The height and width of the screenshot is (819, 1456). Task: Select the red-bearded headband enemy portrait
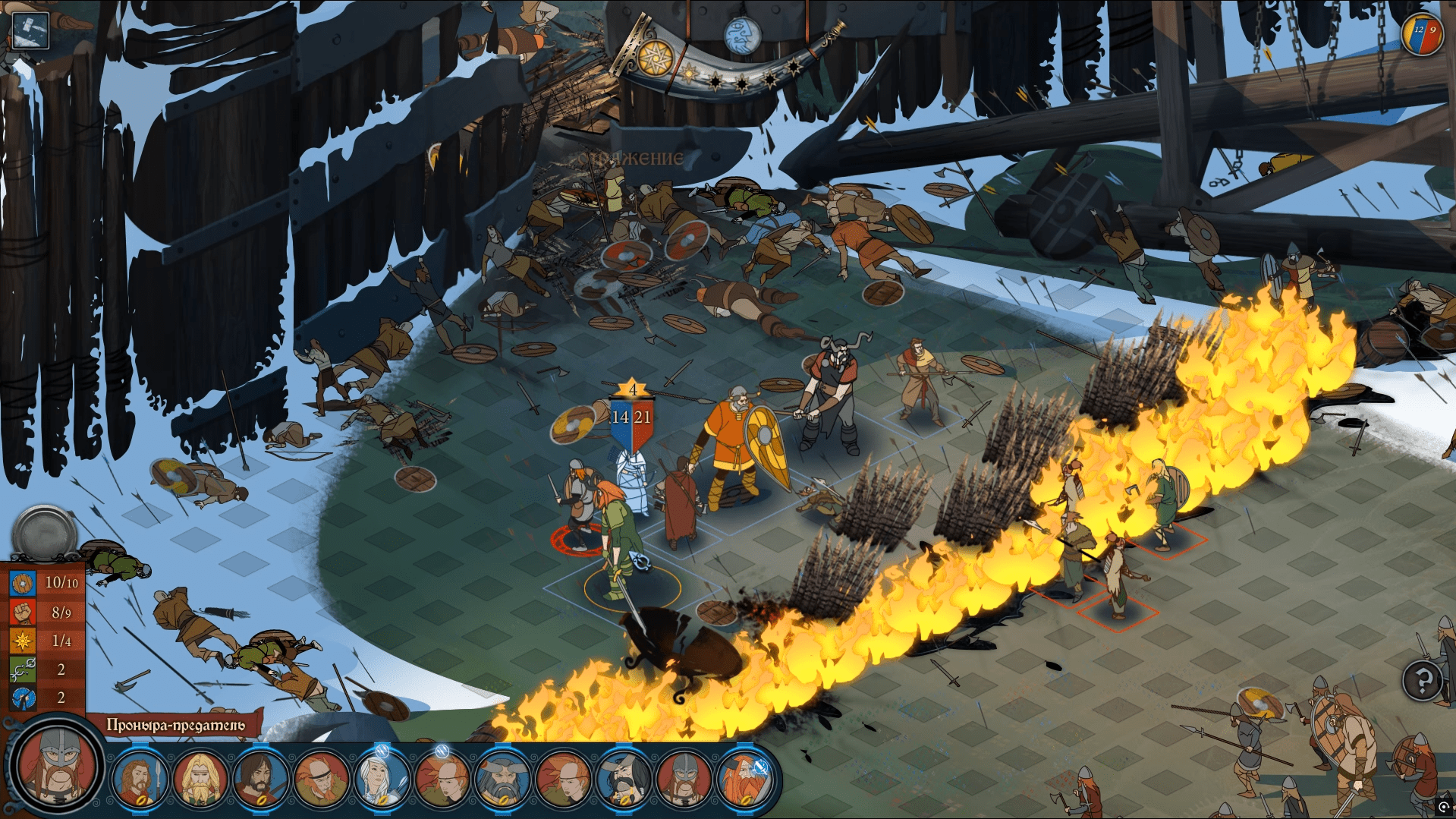point(321,779)
